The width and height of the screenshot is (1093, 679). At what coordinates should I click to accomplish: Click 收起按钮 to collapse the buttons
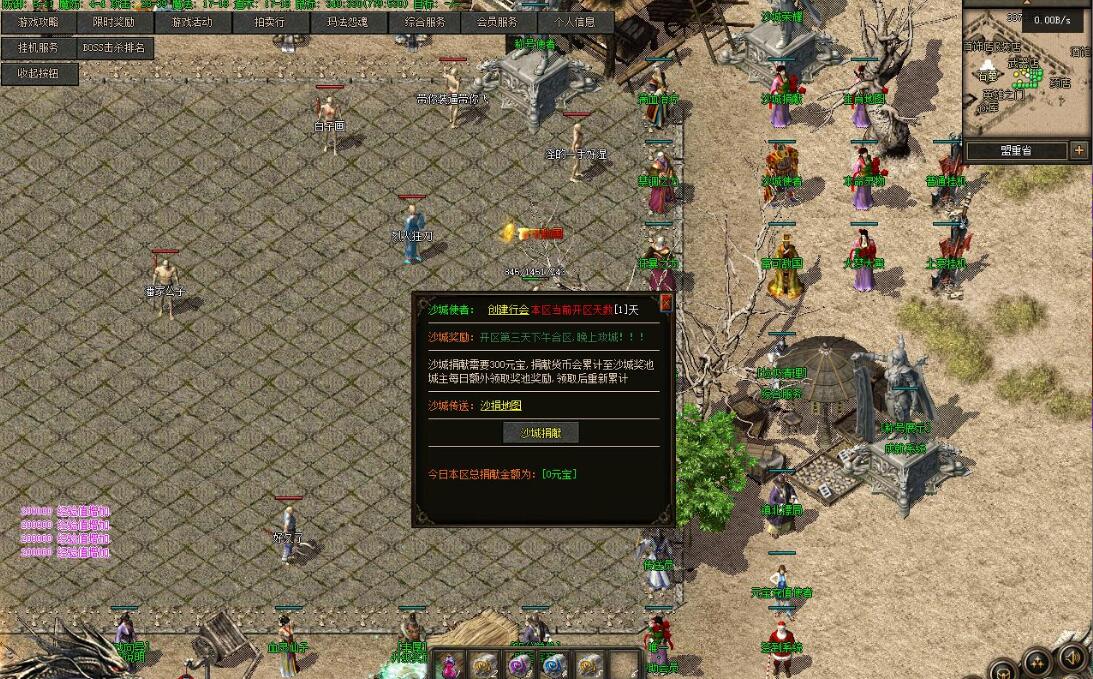(x=39, y=74)
